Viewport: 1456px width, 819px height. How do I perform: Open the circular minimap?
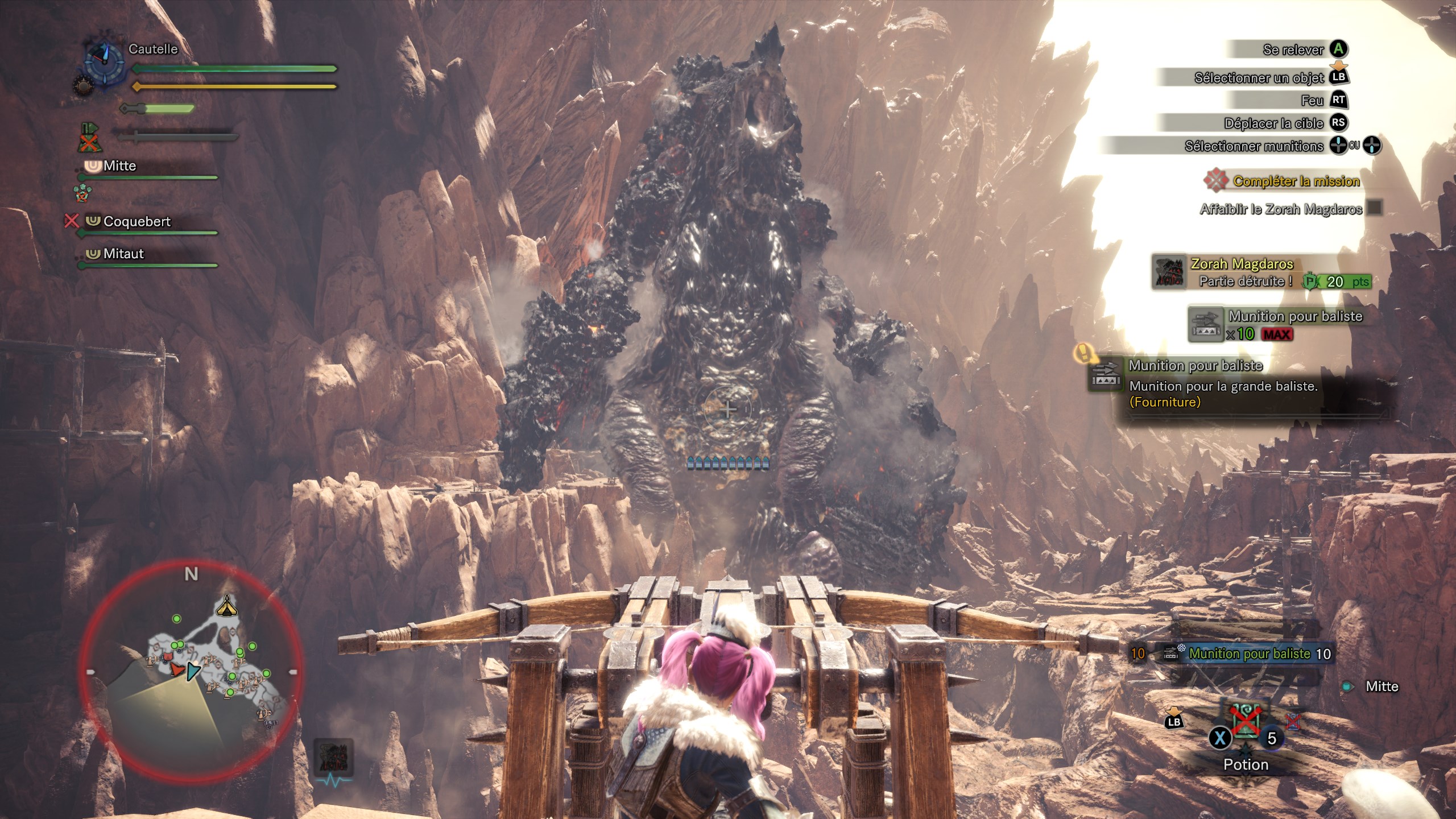click(191, 671)
